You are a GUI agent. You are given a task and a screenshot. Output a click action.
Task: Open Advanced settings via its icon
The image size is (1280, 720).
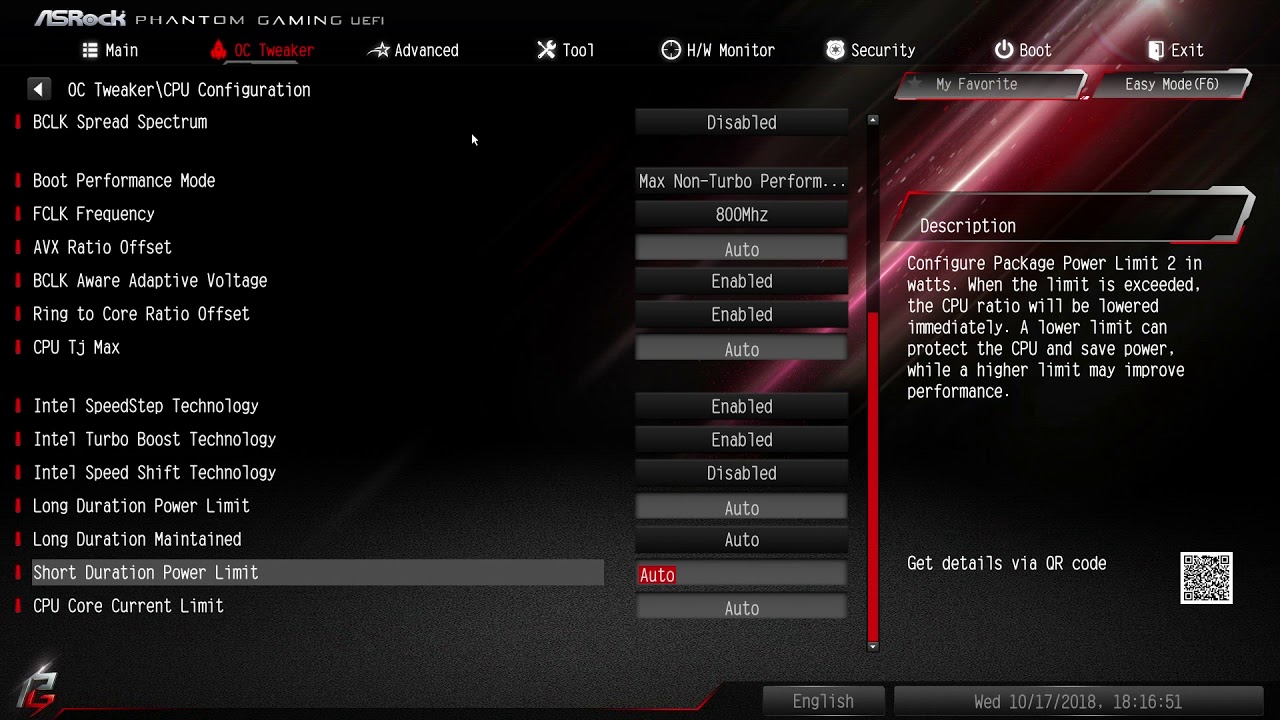(x=381, y=49)
